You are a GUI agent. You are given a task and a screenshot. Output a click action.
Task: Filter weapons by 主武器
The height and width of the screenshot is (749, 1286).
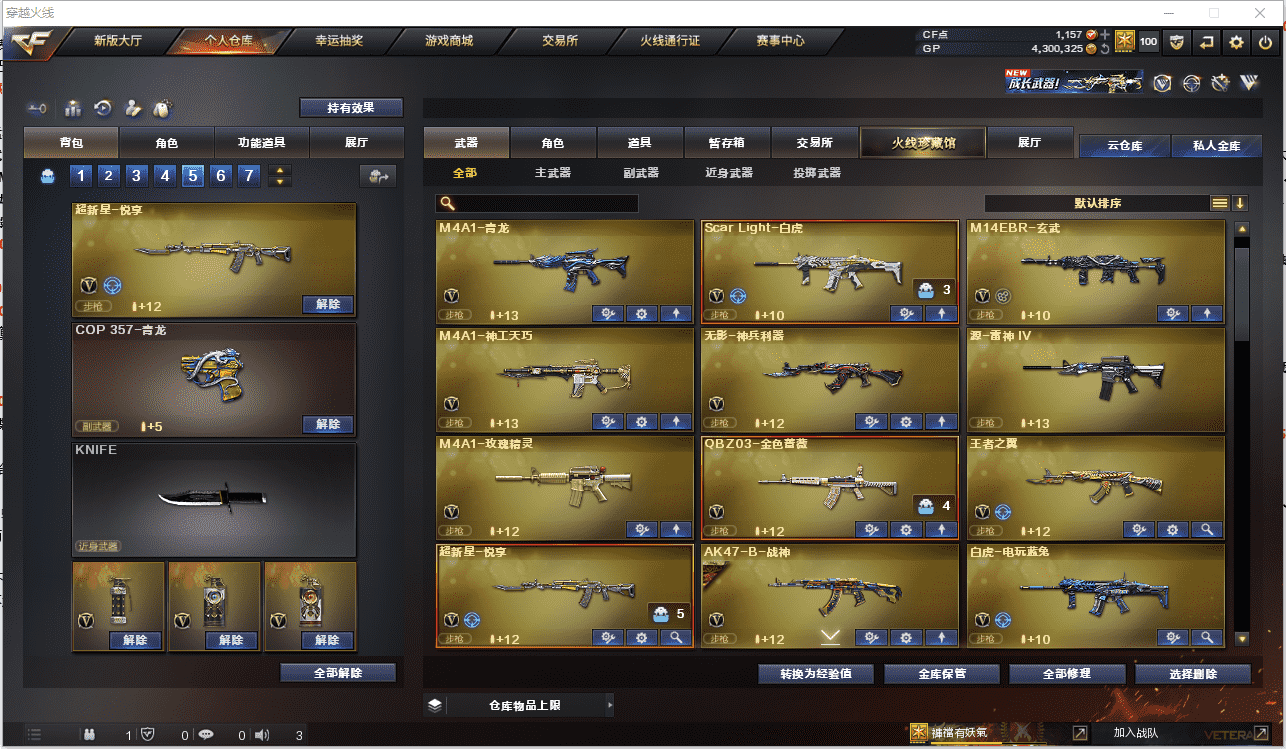coord(552,173)
